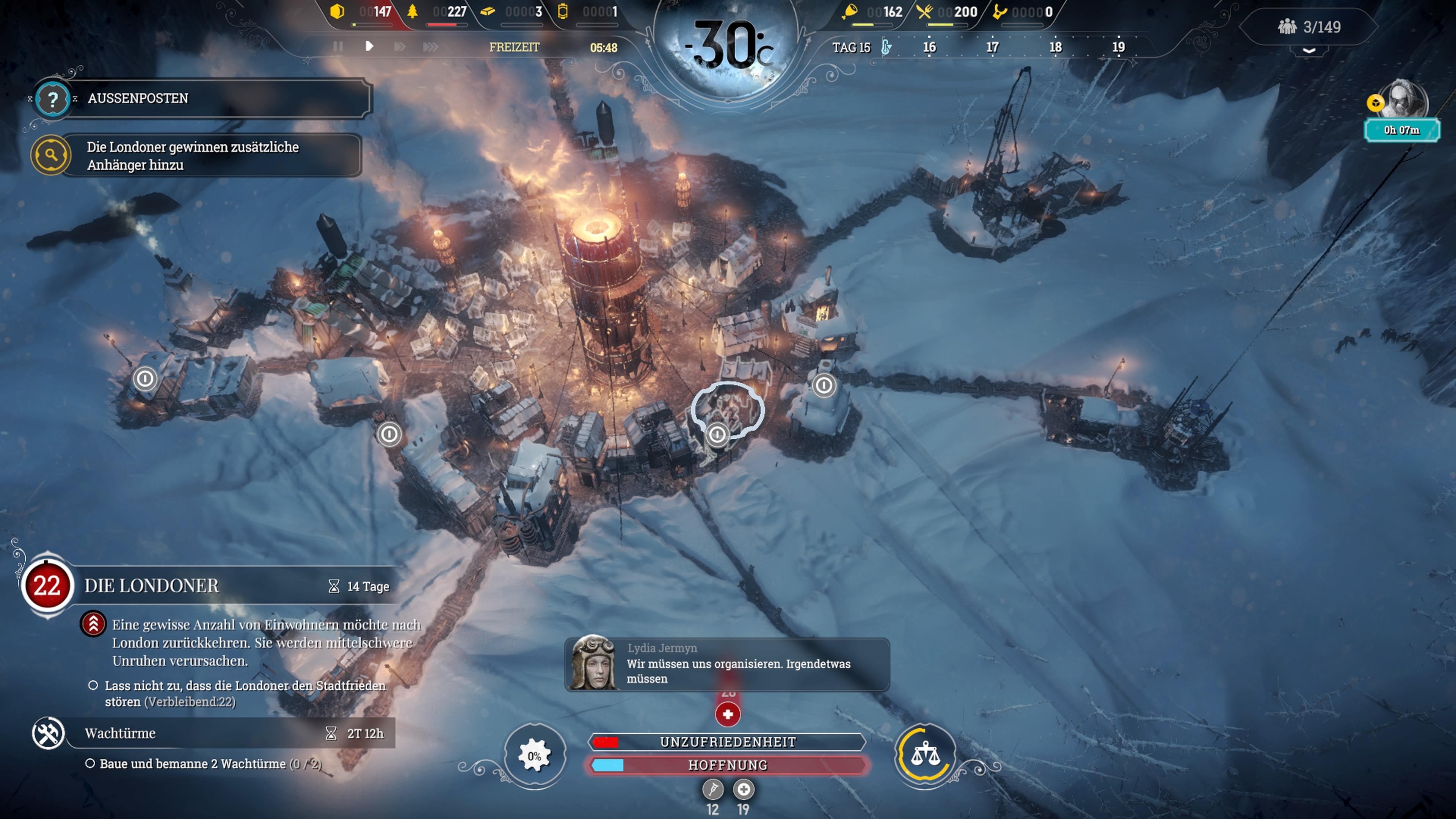Switch to triple fast-forward speed
Viewport: 1456px width, 819px height.
(x=430, y=46)
